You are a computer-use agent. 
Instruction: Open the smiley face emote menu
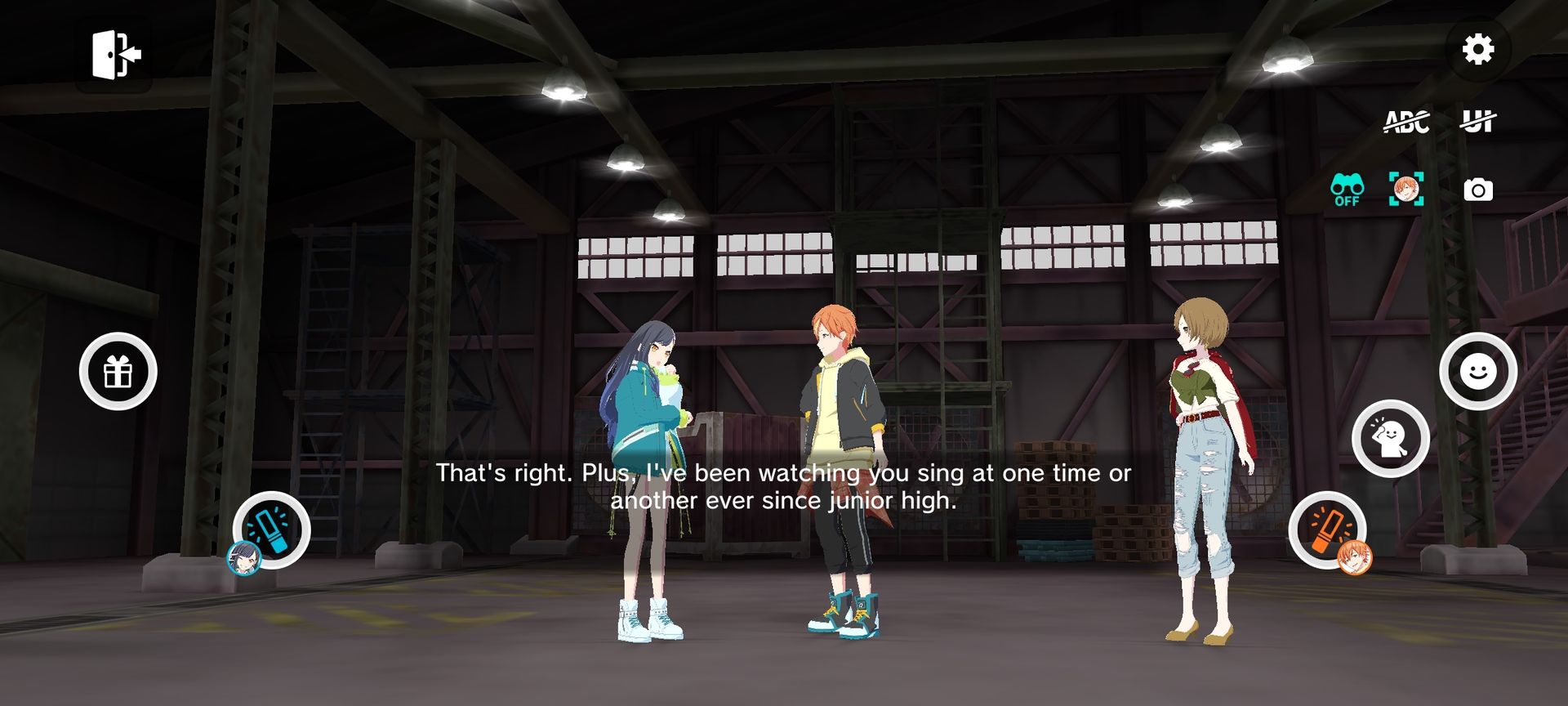(x=1477, y=372)
